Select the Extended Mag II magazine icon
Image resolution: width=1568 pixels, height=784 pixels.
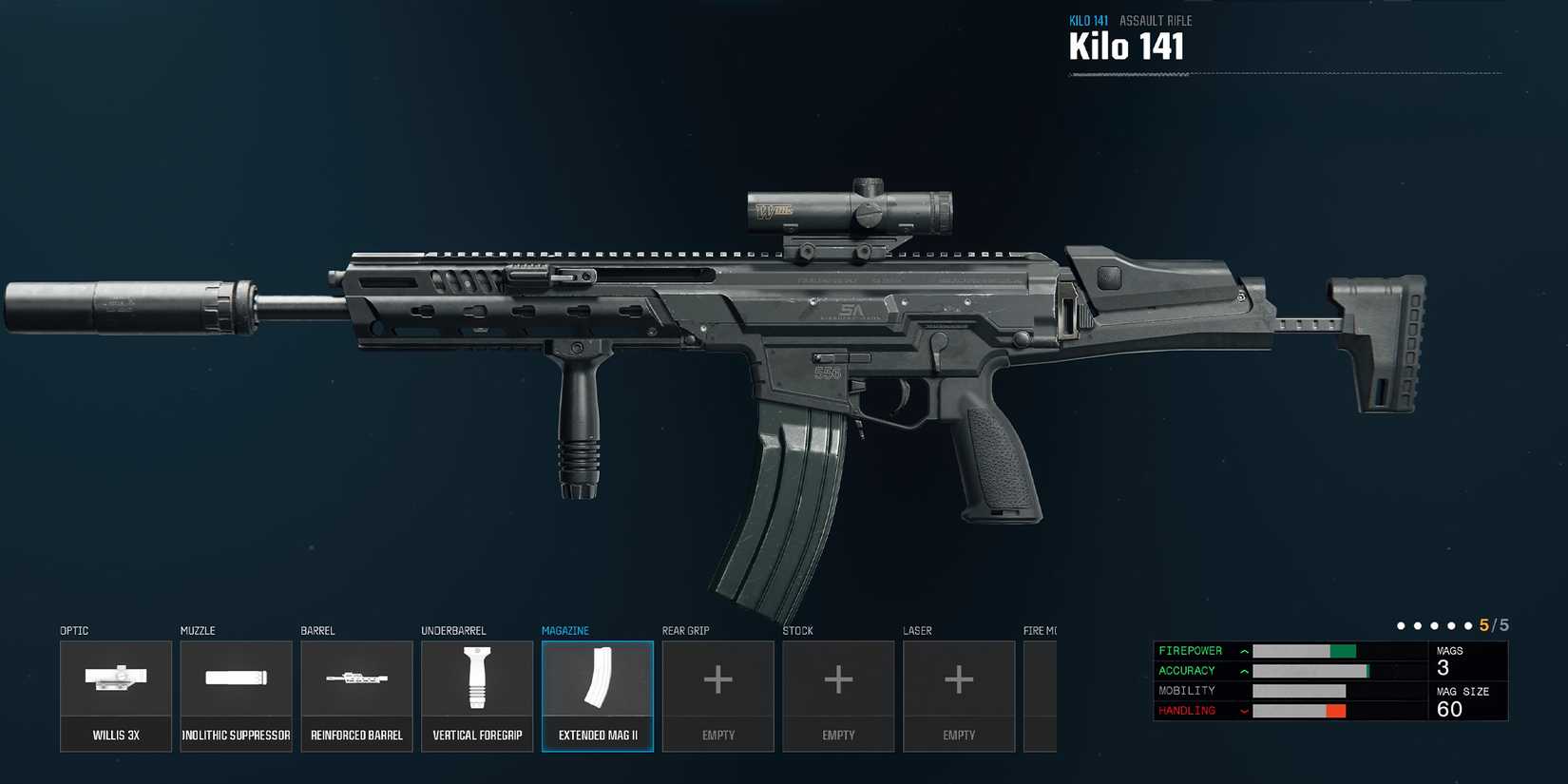tap(598, 679)
